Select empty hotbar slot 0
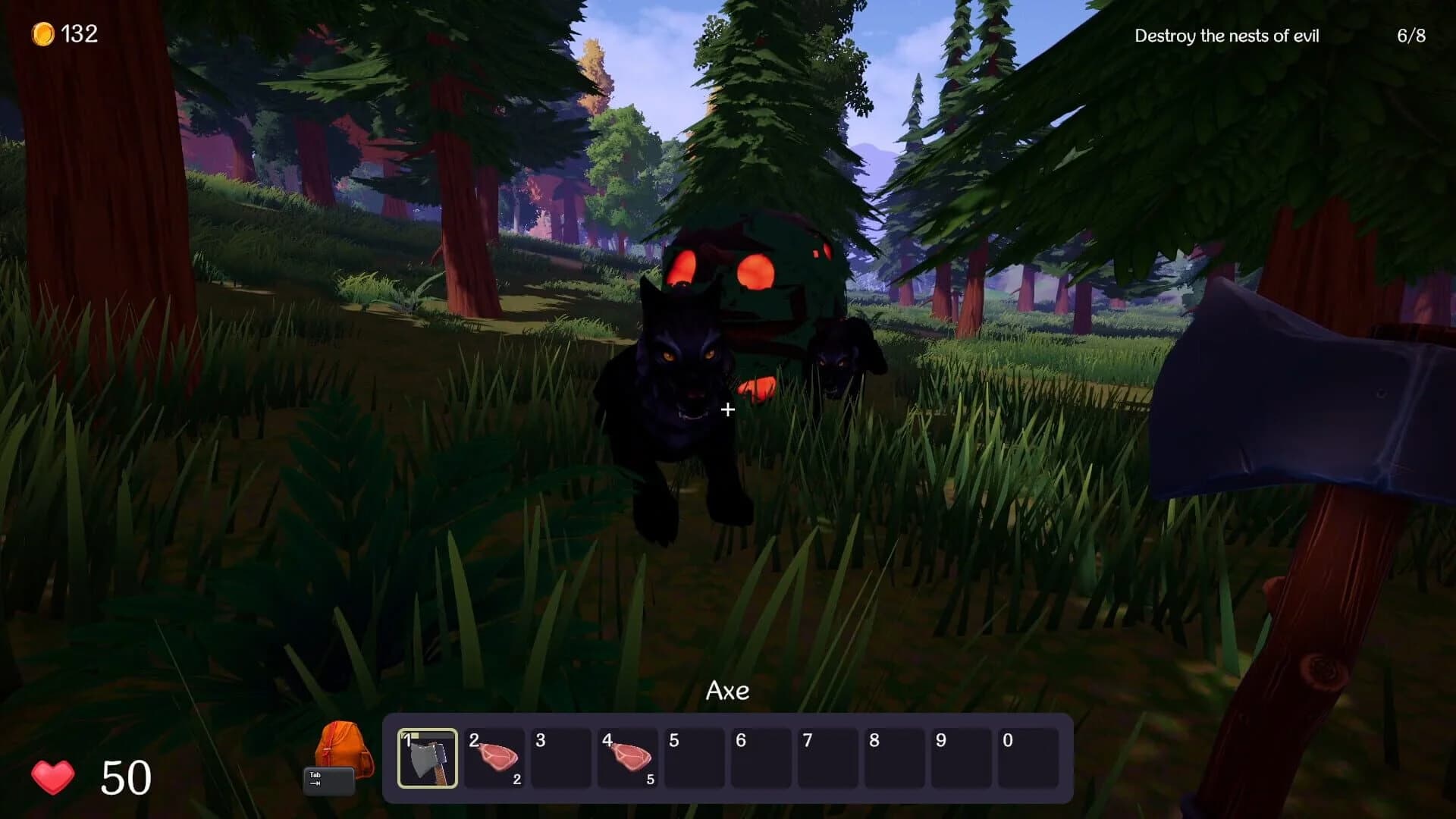 (1028, 758)
